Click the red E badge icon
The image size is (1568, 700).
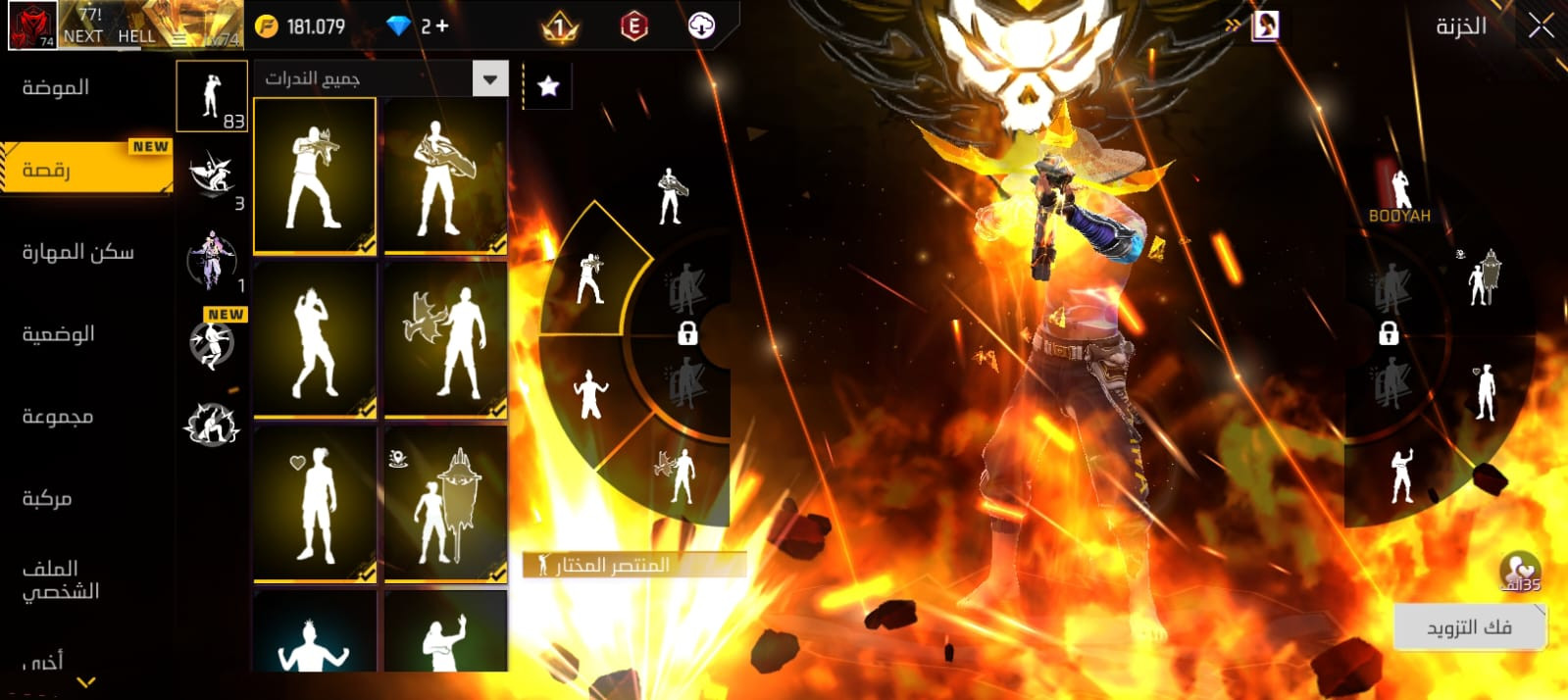634,26
